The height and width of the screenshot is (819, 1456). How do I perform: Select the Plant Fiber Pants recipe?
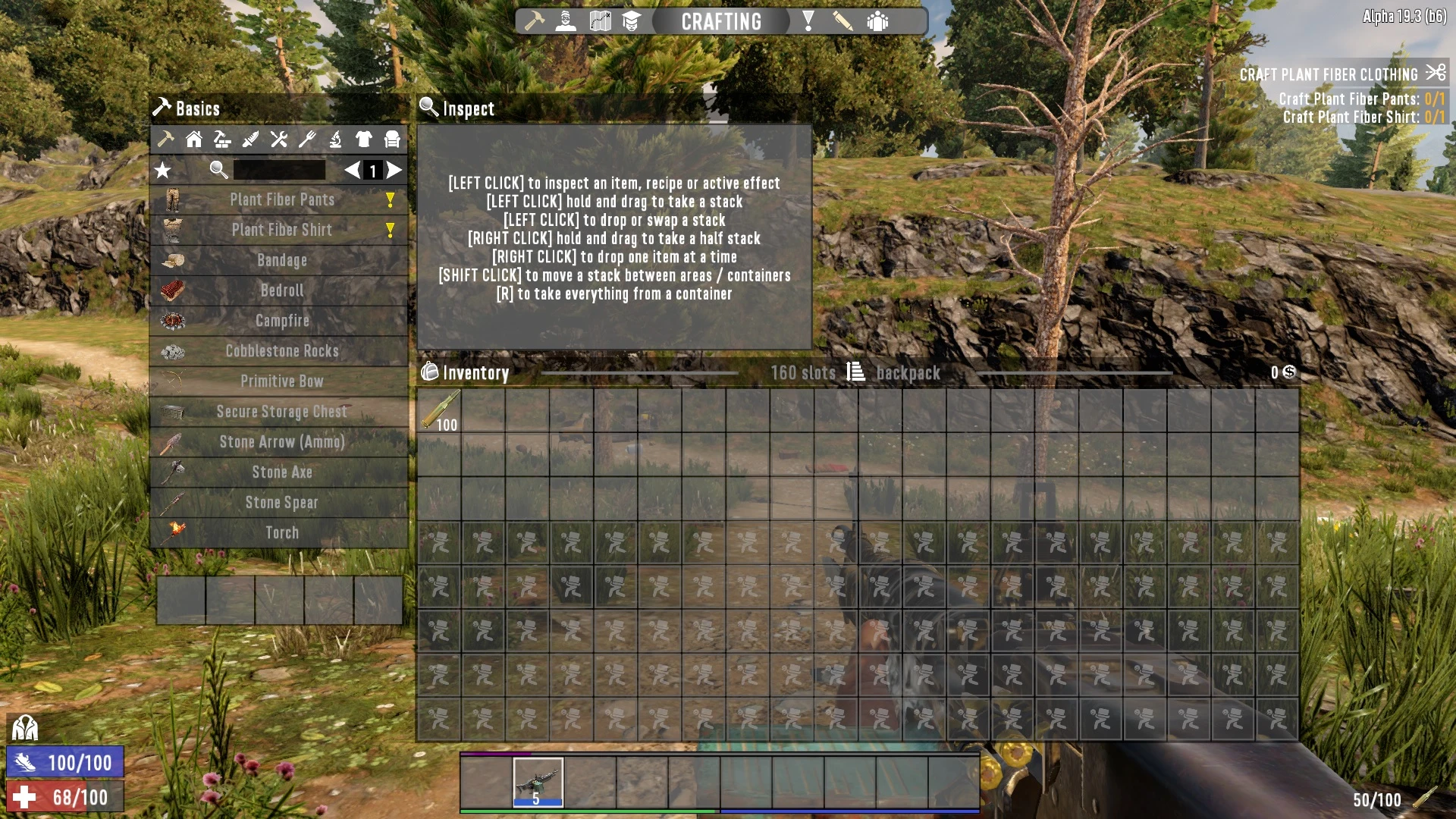coord(281,200)
